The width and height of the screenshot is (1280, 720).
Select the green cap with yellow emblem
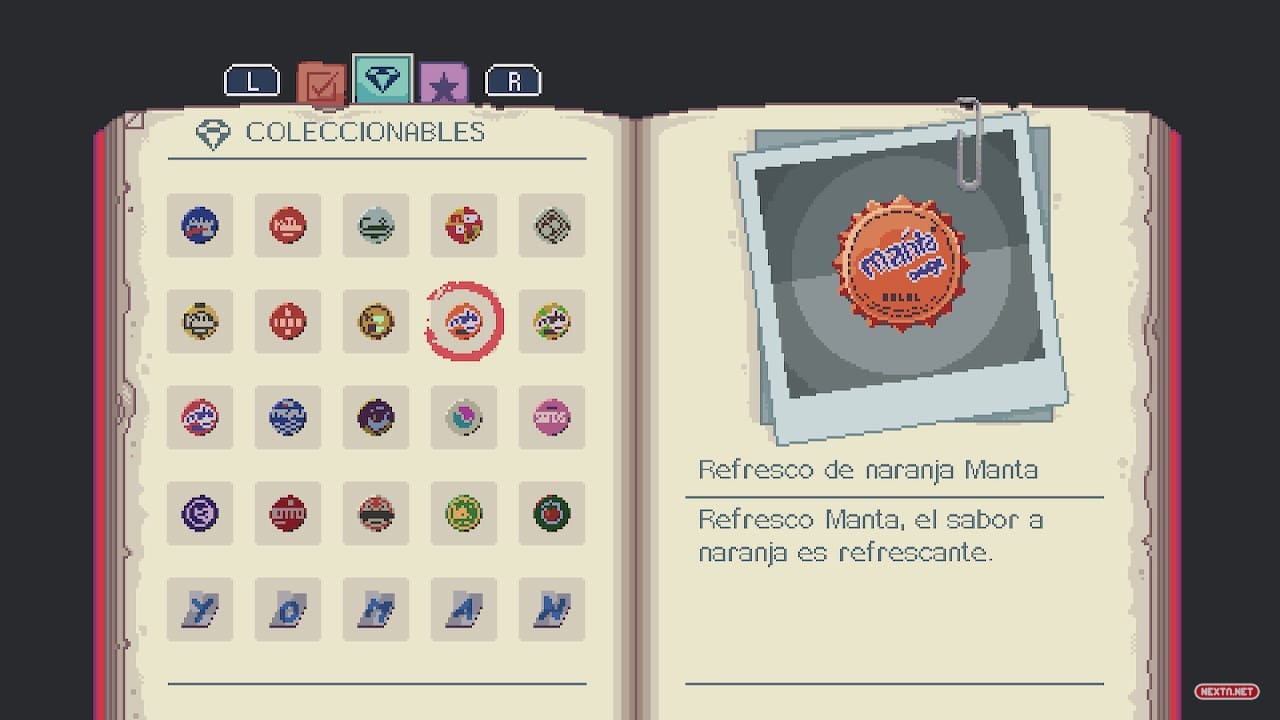click(464, 513)
